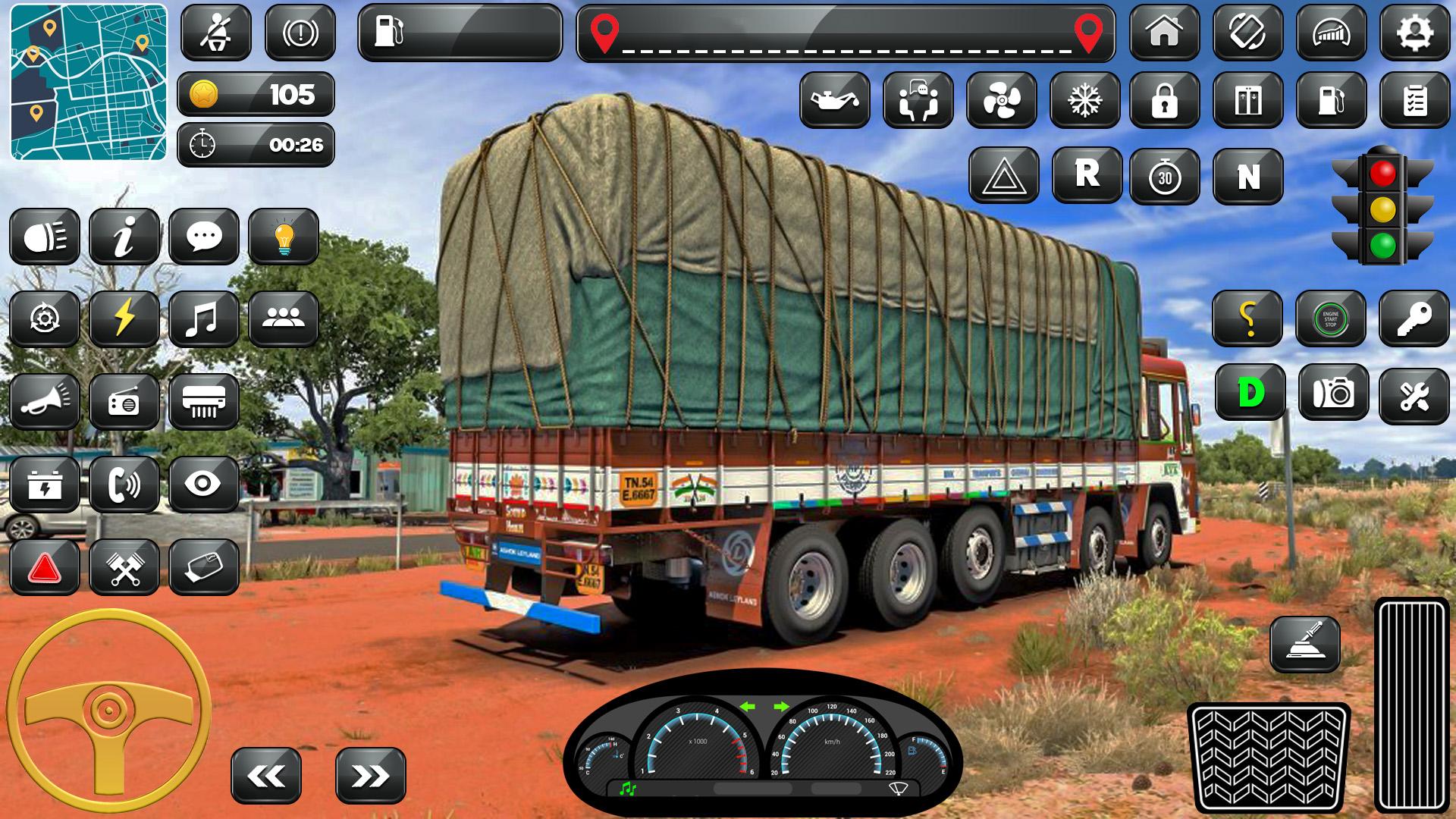Shift into drive with the D button
The width and height of the screenshot is (1456, 819).
tap(1250, 393)
